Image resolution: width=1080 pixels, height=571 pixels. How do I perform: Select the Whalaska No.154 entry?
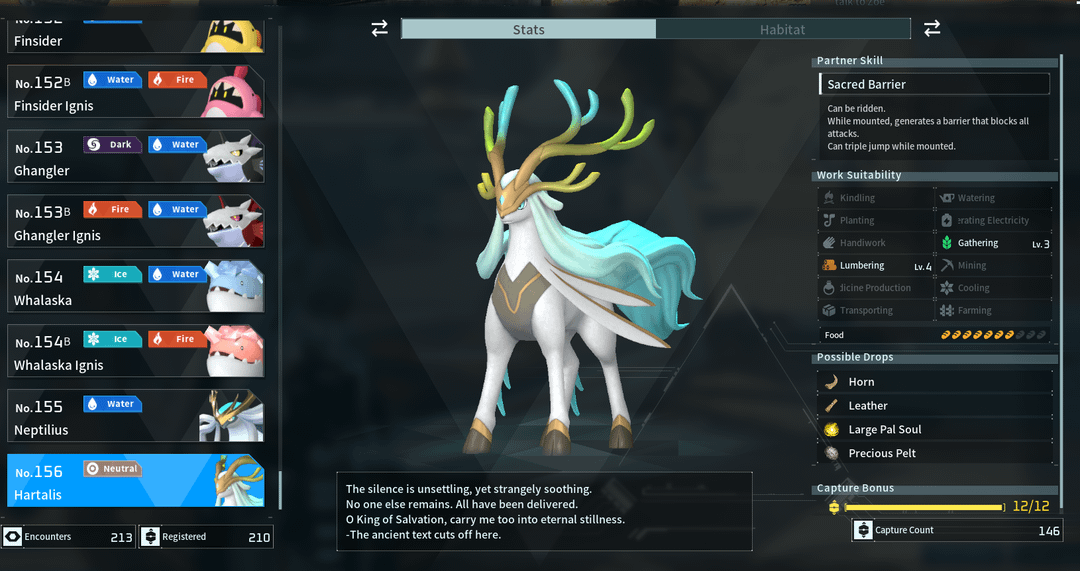[136, 287]
